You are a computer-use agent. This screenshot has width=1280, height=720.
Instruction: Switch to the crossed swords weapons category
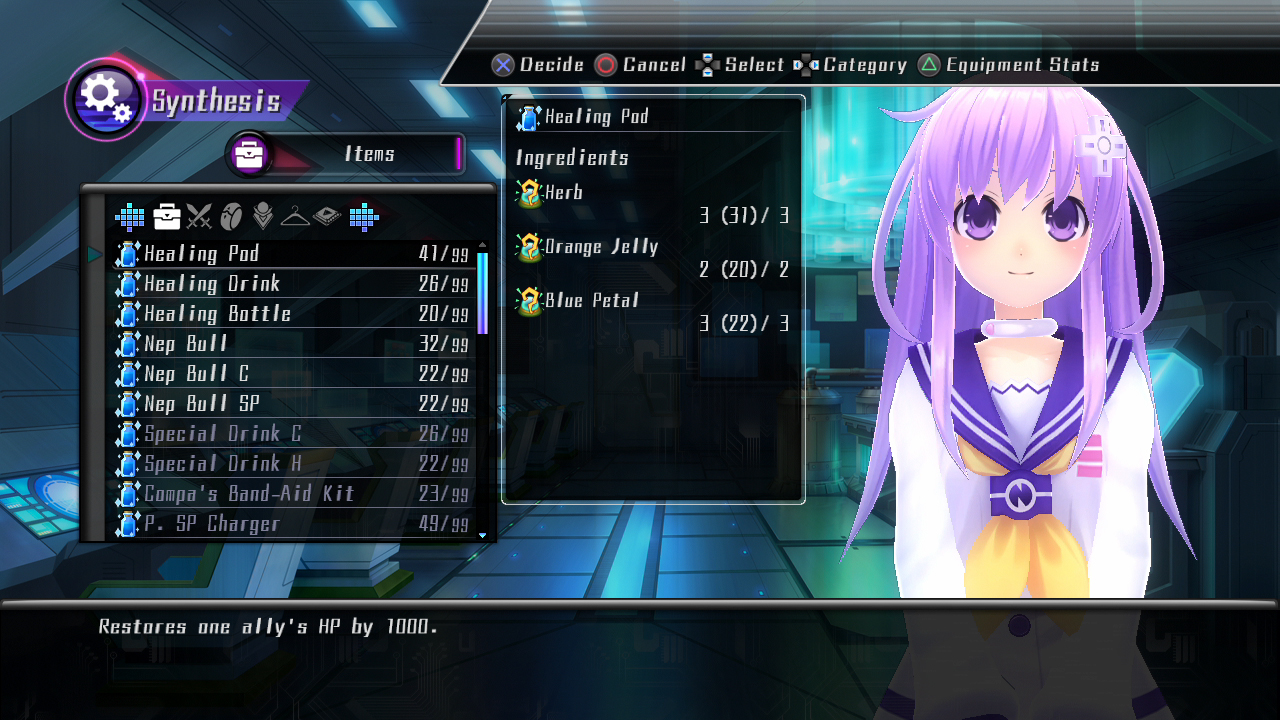[199, 216]
